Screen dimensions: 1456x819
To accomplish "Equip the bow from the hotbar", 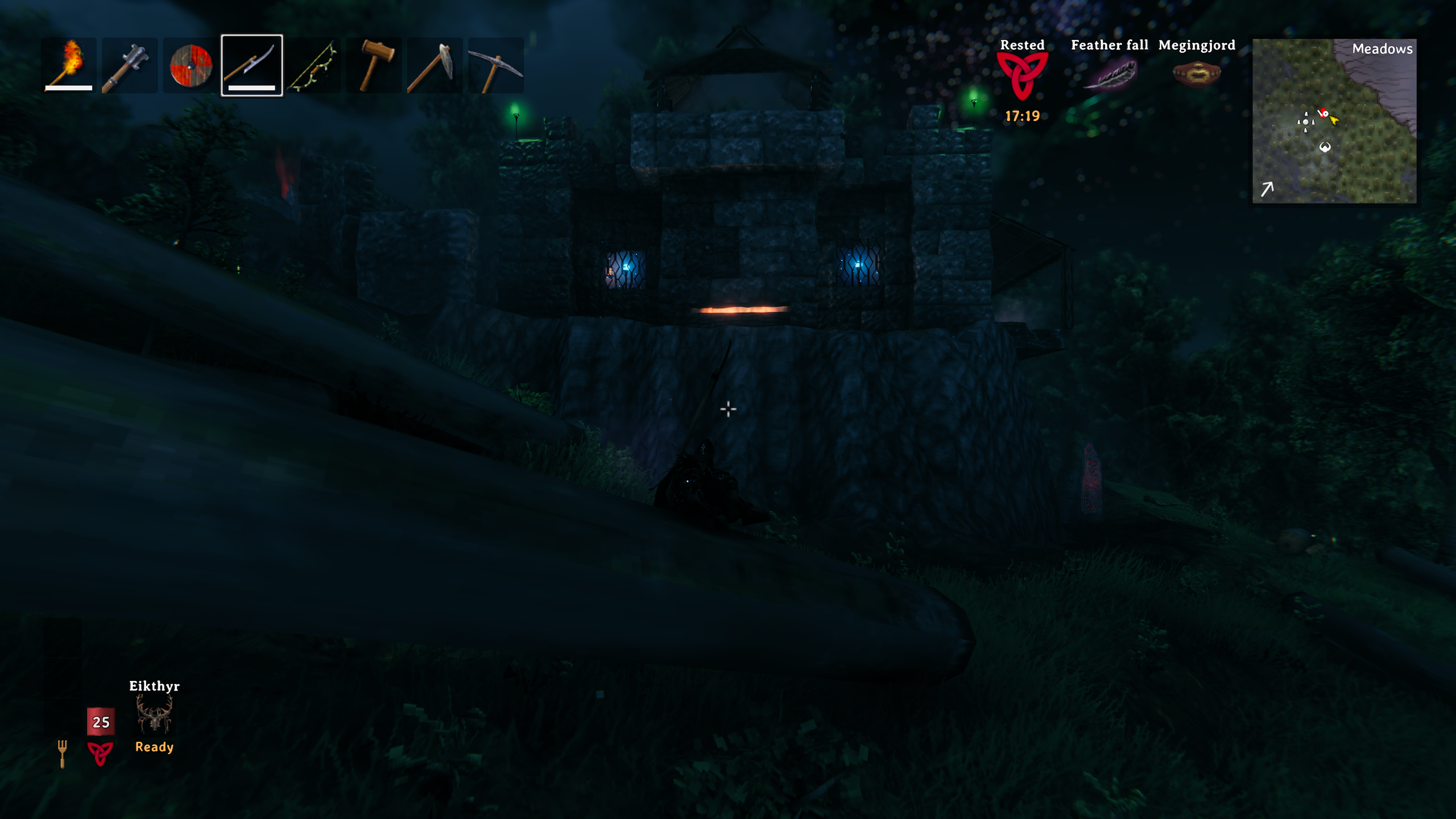I will coord(313,65).
